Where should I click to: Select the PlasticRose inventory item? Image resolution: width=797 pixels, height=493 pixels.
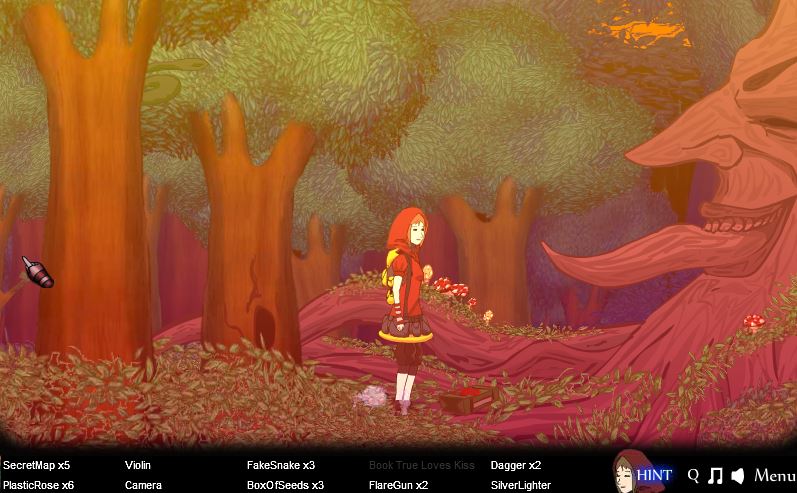[38, 485]
